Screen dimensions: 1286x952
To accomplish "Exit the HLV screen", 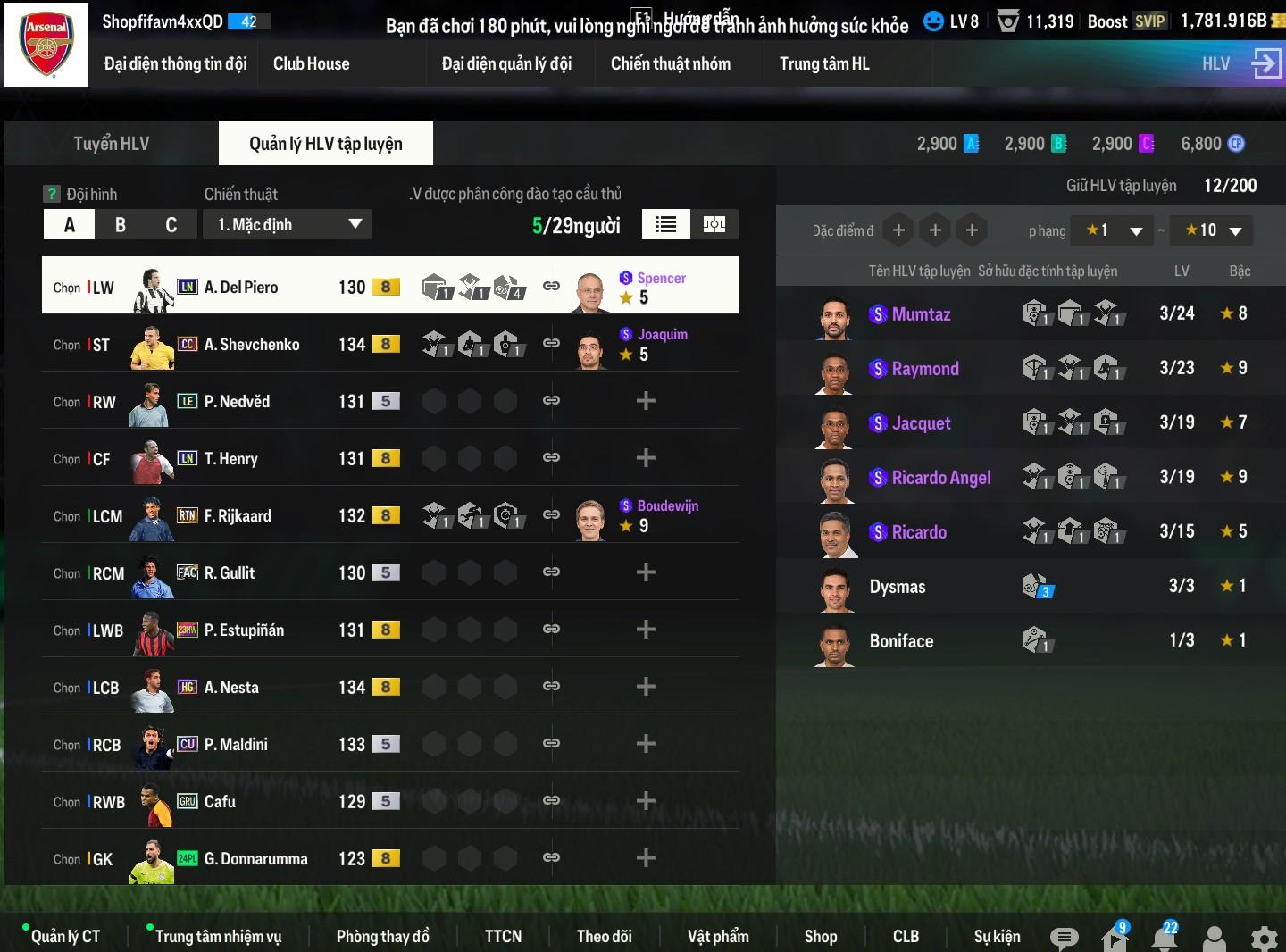I will [1266, 63].
